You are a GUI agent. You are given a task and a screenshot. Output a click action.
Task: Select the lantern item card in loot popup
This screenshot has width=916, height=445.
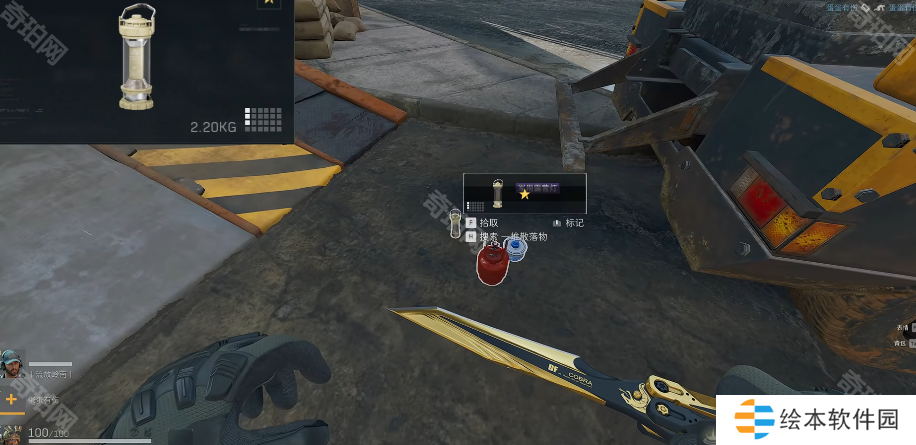[x=524, y=192]
